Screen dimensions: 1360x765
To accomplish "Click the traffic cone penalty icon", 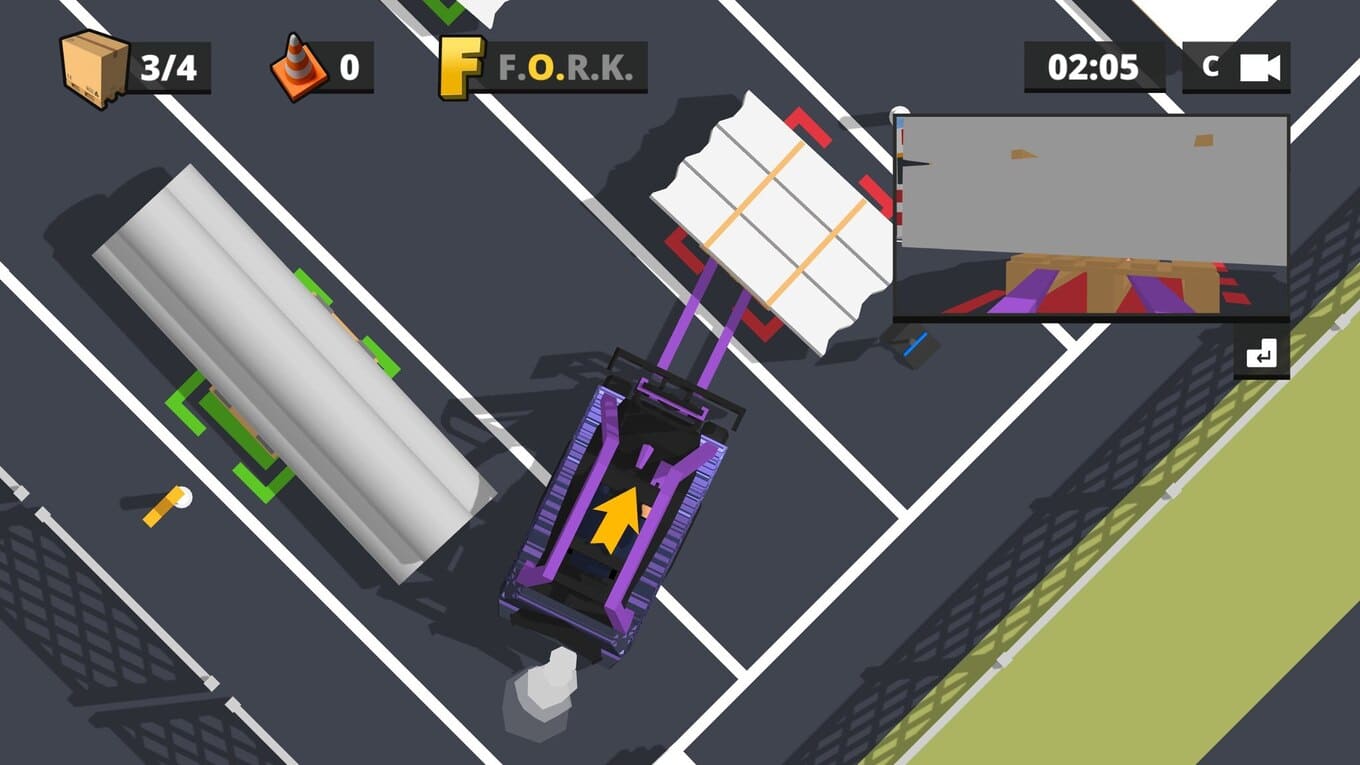I will pyautogui.click(x=297, y=68).
